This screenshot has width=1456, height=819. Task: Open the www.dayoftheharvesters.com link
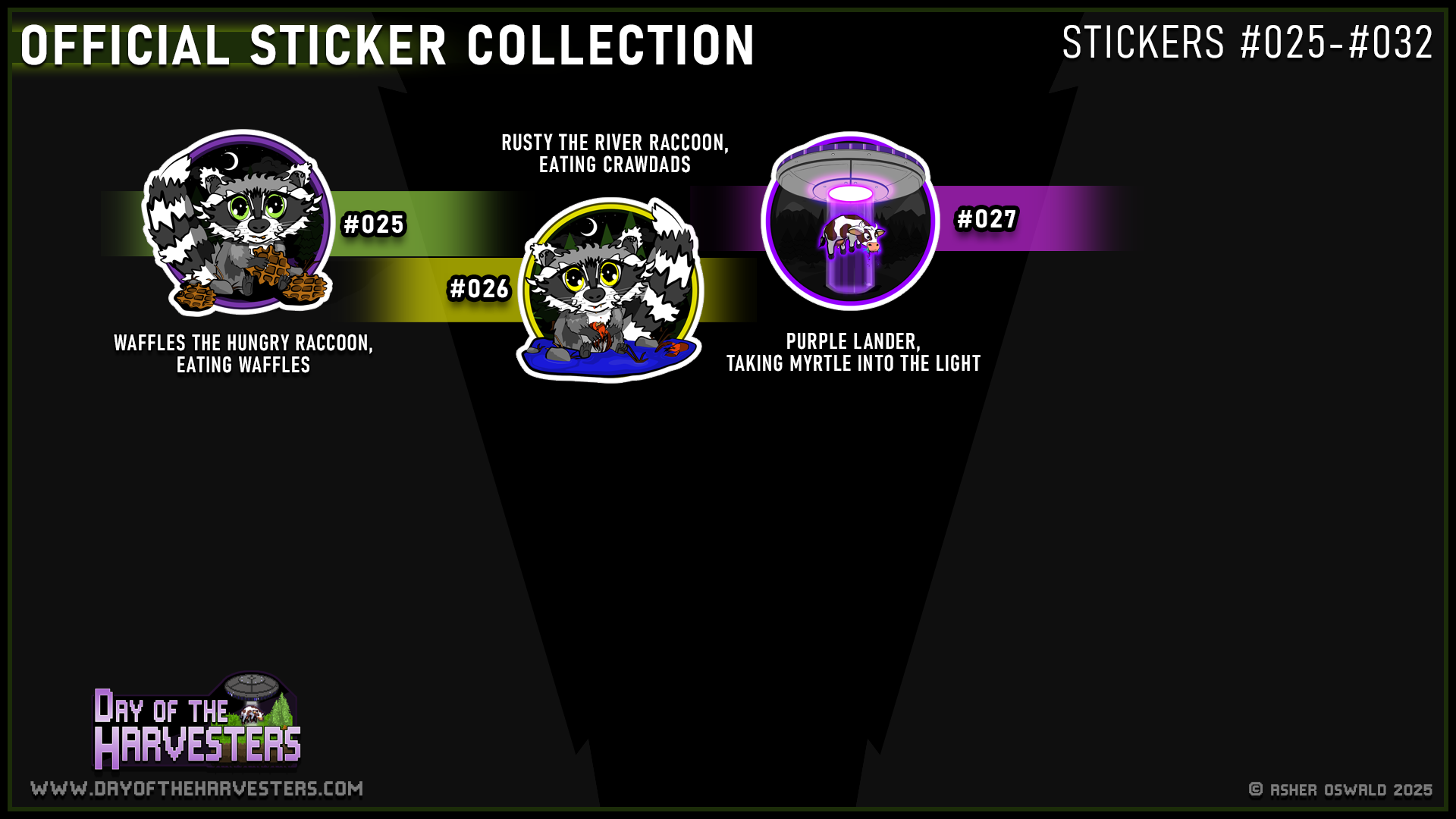coord(196,789)
